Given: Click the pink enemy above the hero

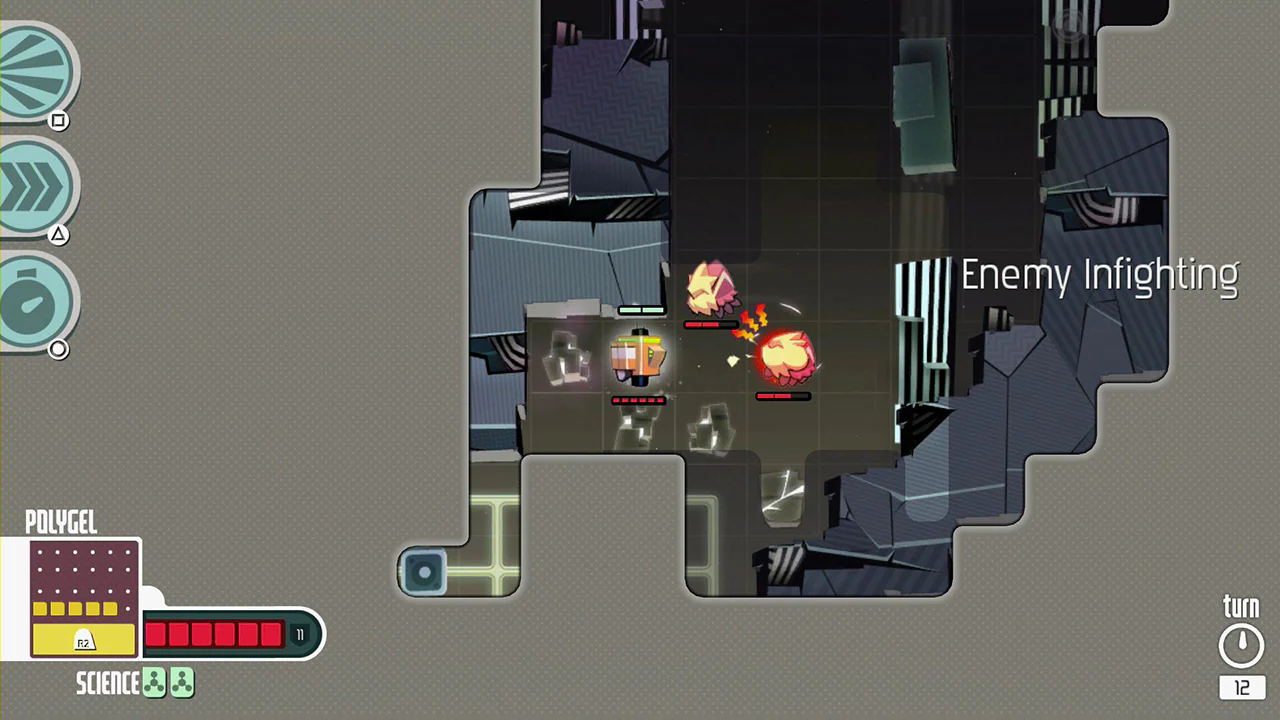Looking at the screenshot, I should pyautogui.click(x=713, y=290).
